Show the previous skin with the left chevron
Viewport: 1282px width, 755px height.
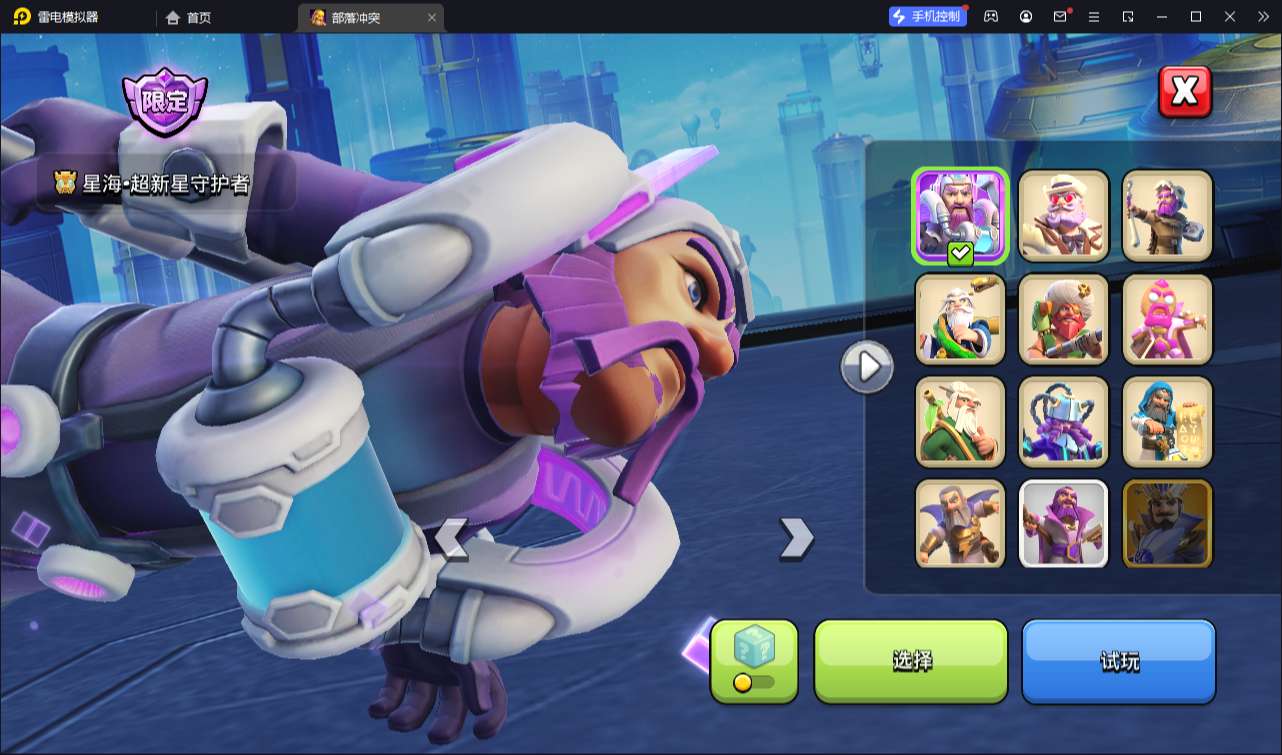pos(451,540)
